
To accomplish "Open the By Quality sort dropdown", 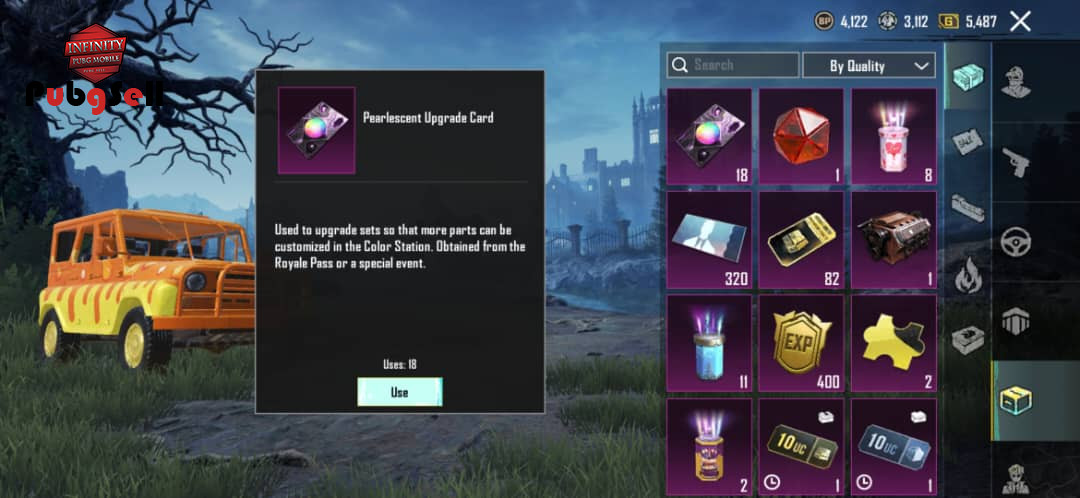I will tap(869, 65).
